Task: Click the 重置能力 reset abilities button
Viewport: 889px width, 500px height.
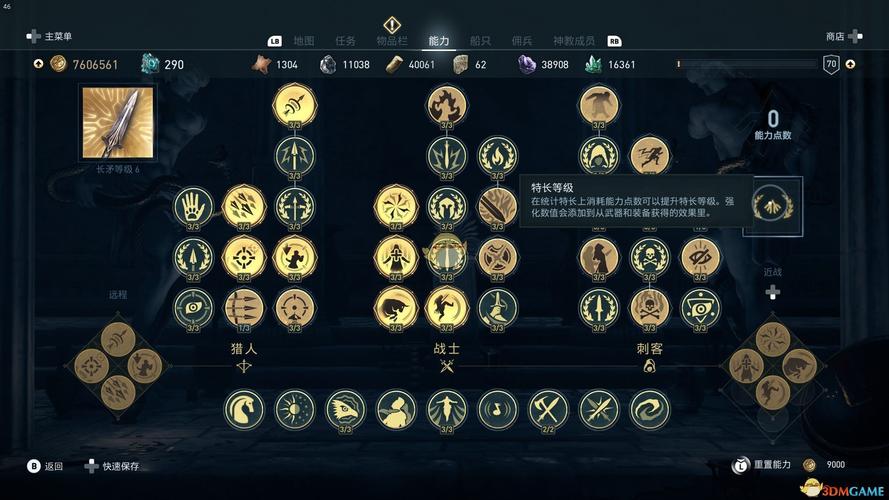Action: tap(773, 465)
